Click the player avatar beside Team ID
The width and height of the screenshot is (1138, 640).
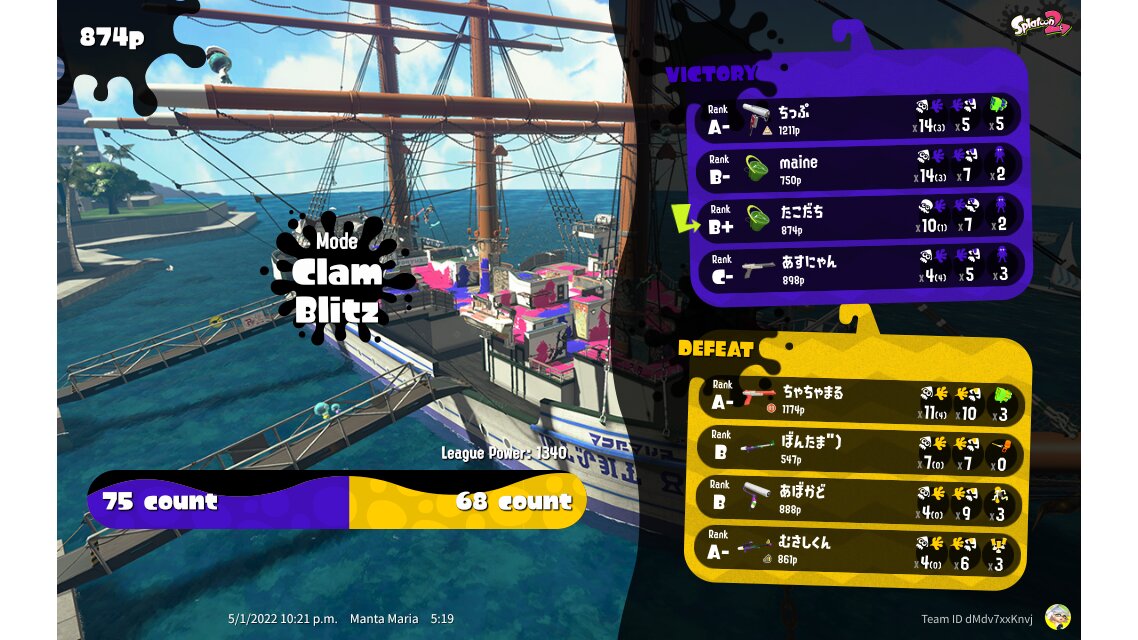1057,617
